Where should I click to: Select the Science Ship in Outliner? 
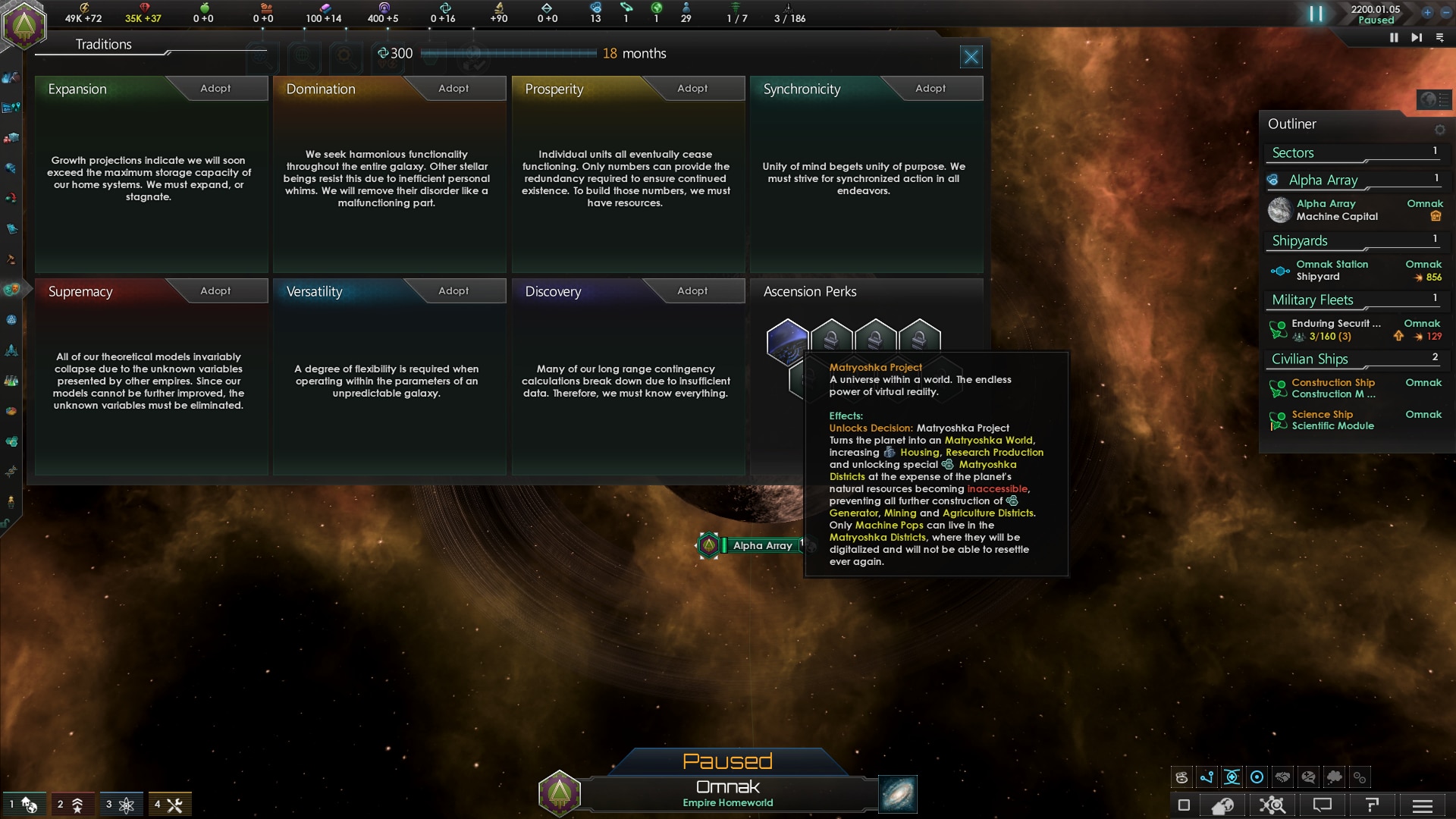(x=1332, y=420)
